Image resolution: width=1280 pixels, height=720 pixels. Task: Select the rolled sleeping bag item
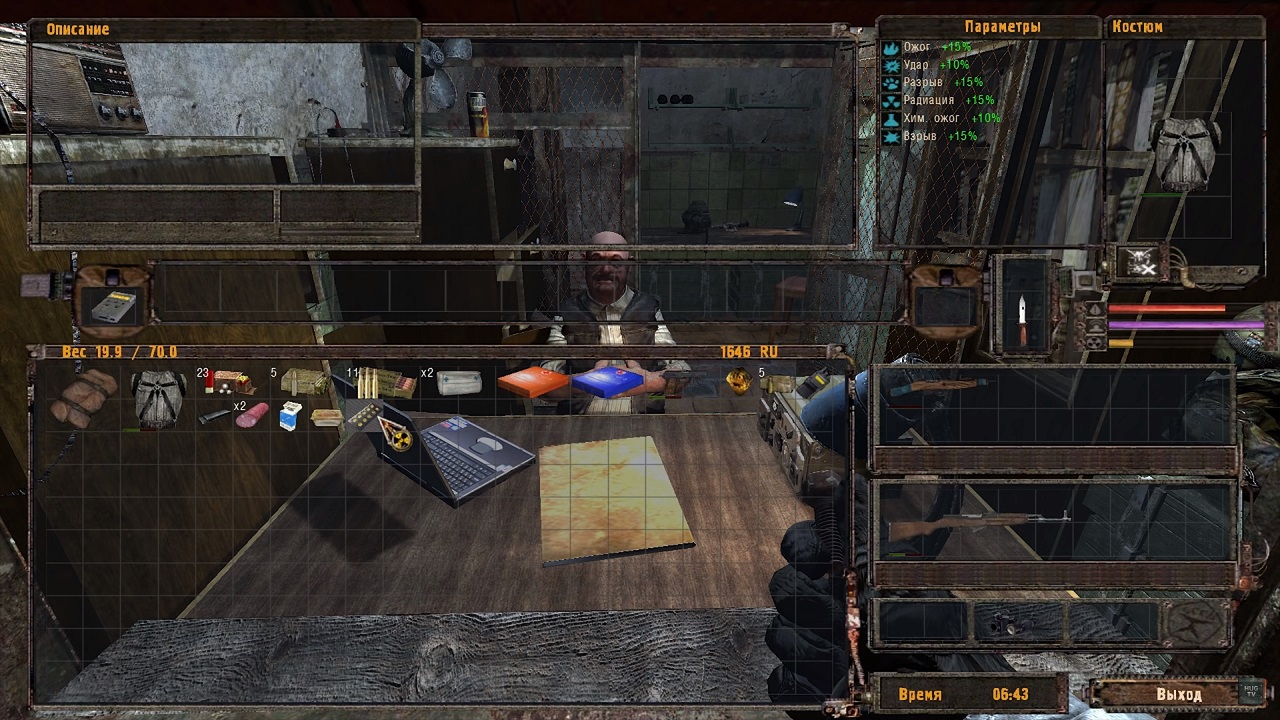[x=84, y=395]
